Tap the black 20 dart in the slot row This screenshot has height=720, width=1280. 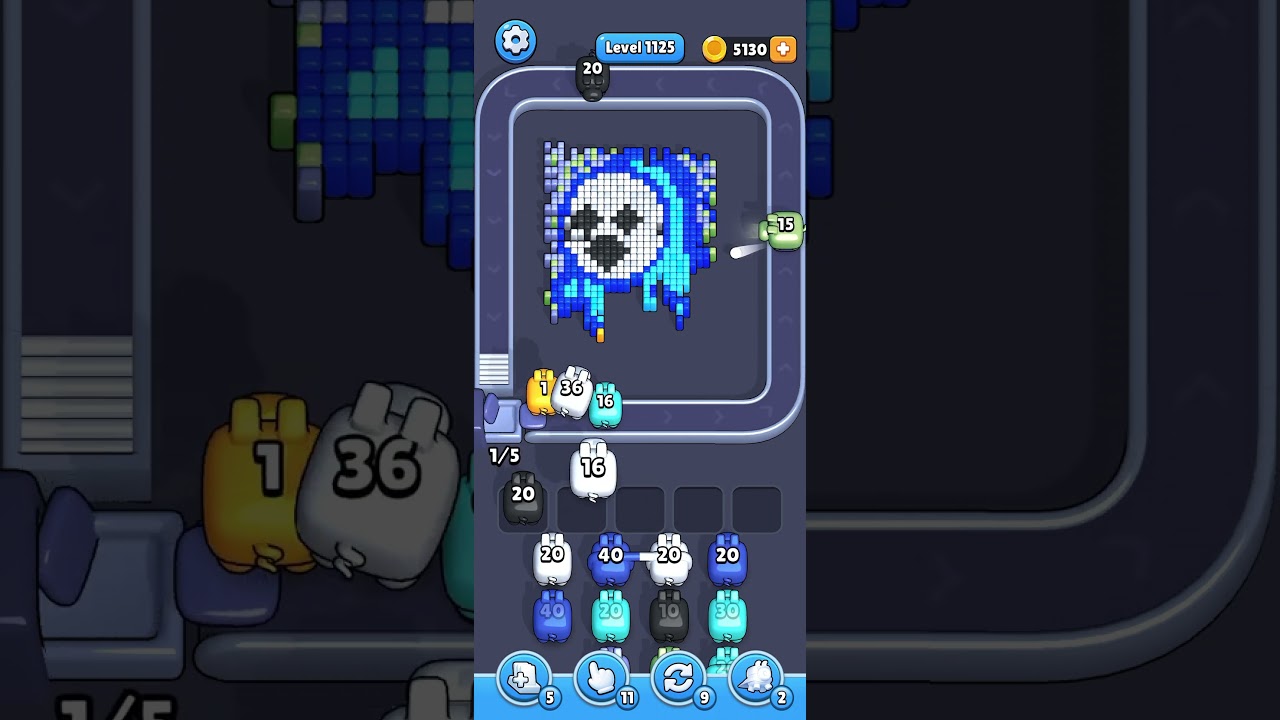521,497
